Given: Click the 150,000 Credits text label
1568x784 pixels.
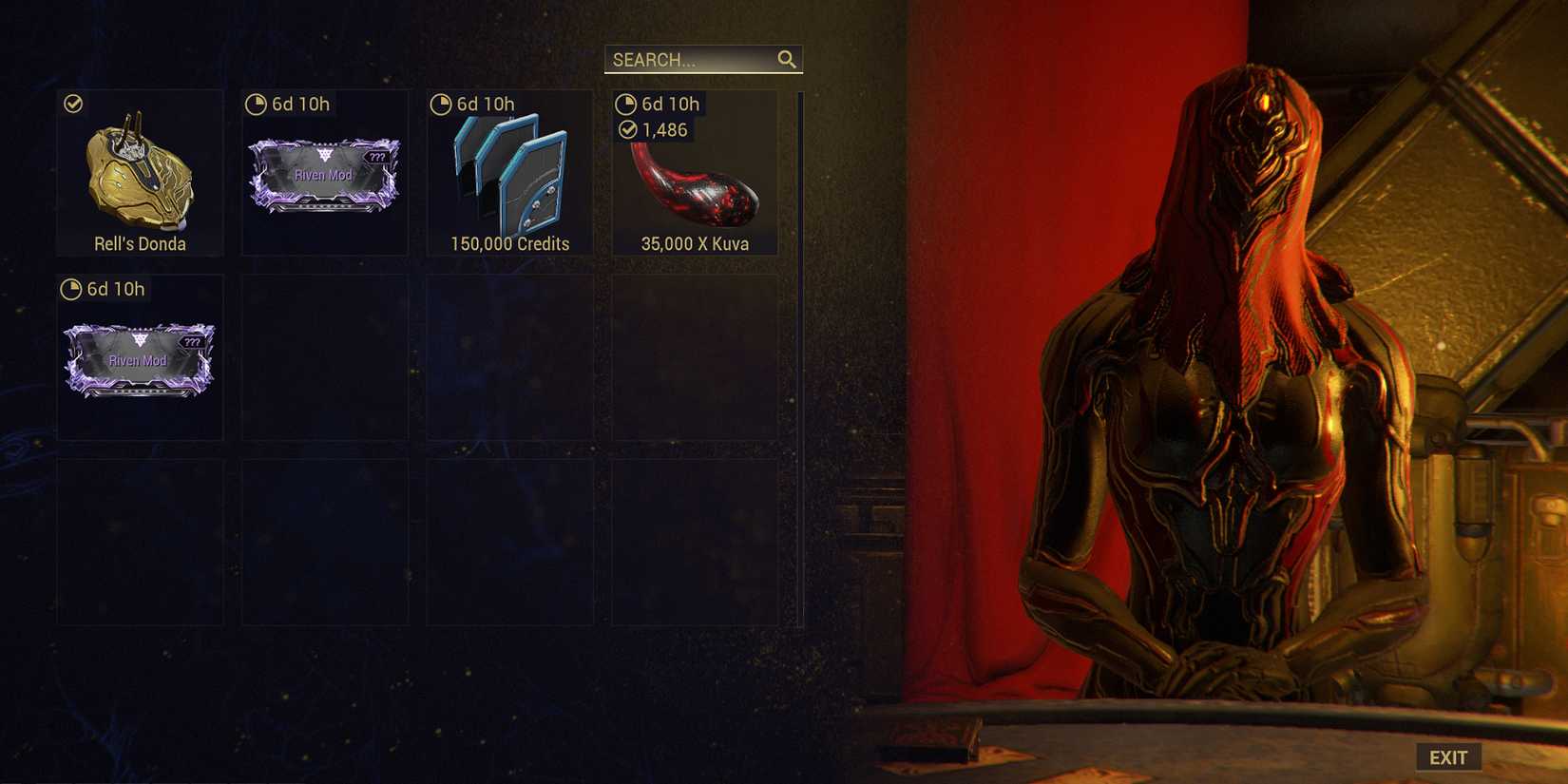Looking at the screenshot, I should tap(509, 243).
